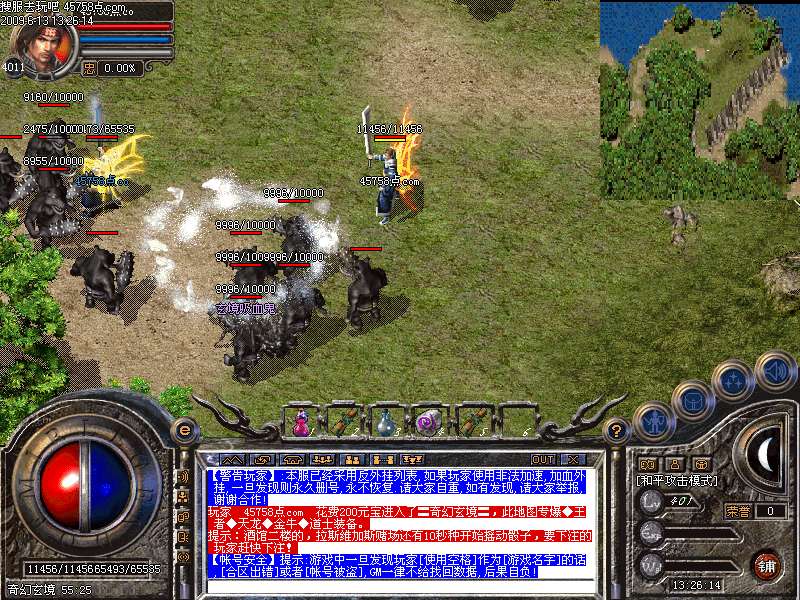Viewport: 800px width, 600px height.
Task: Use the blue flask in belt slot 3
Action: (x=385, y=423)
